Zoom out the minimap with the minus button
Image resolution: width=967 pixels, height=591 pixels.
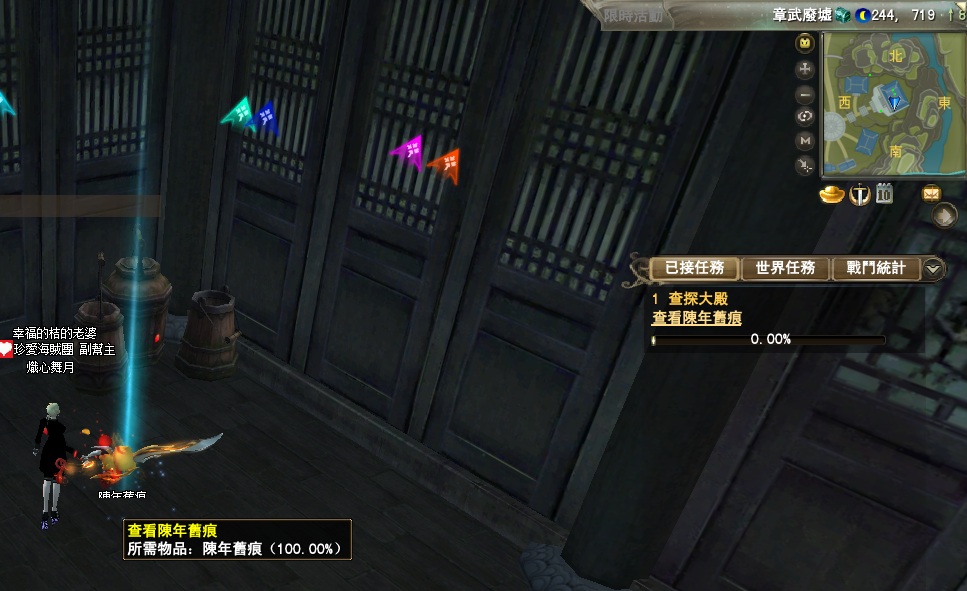[x=805, y=93]
